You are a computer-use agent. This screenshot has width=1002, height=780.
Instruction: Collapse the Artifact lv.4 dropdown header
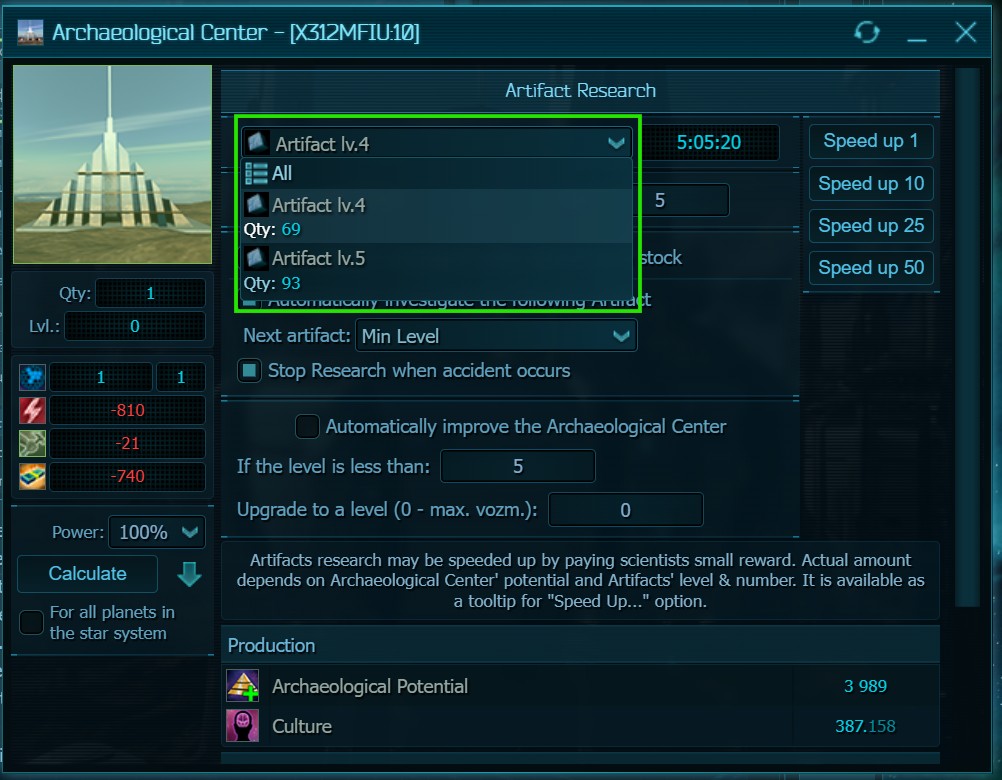[437, 143]
